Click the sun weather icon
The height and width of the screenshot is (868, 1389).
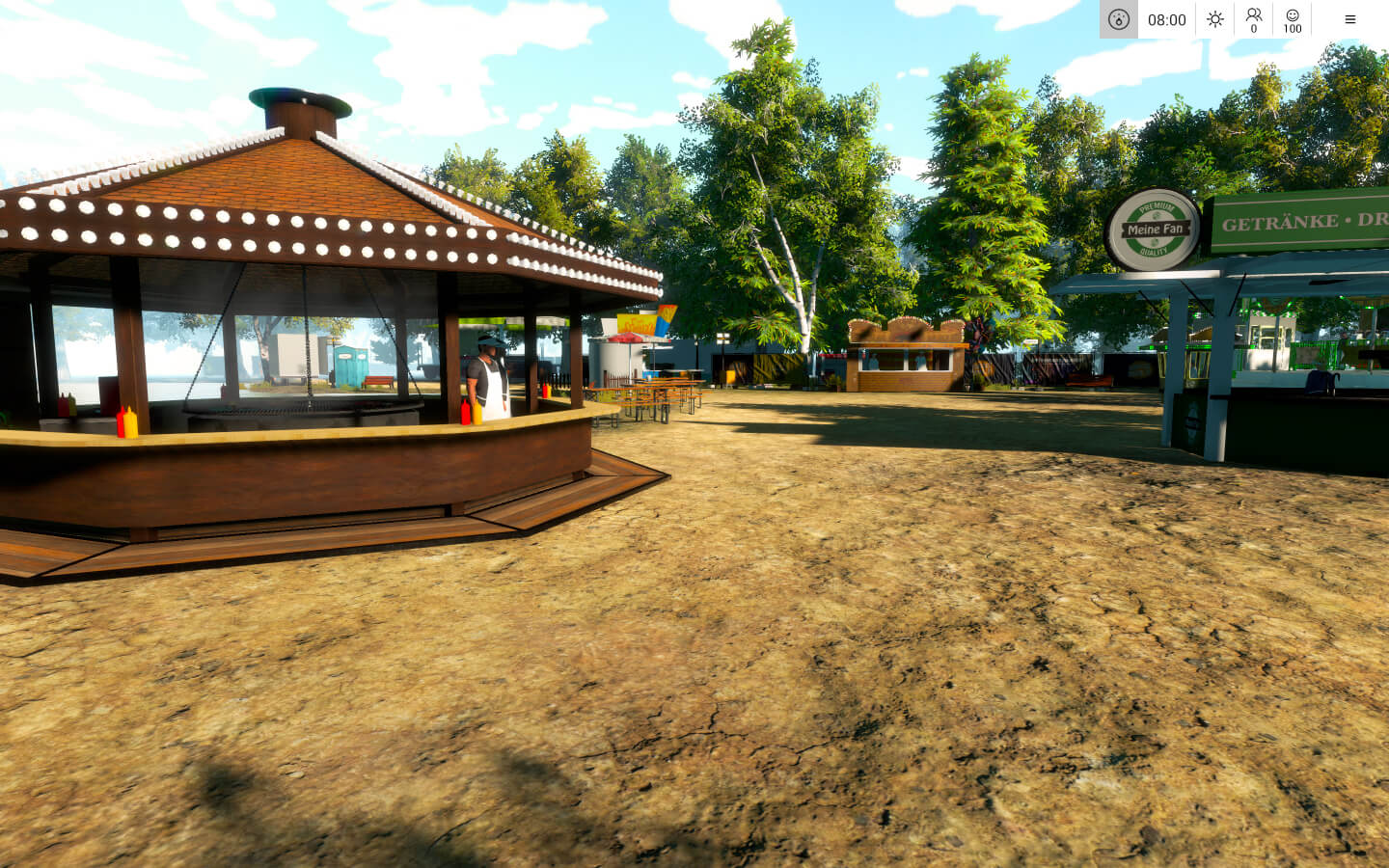point(1214,19)
